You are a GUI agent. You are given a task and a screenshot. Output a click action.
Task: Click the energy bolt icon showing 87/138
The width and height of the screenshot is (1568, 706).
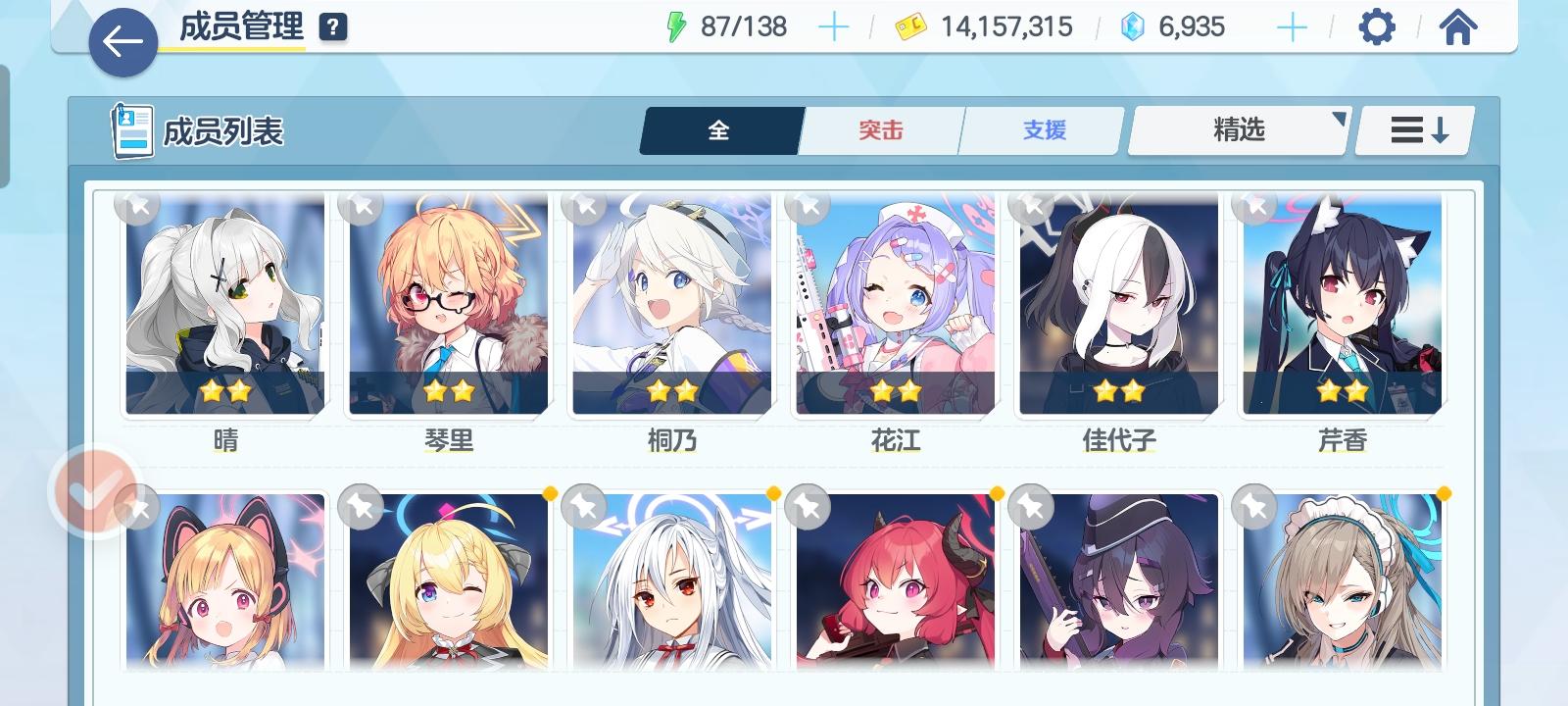click(676, 25)
